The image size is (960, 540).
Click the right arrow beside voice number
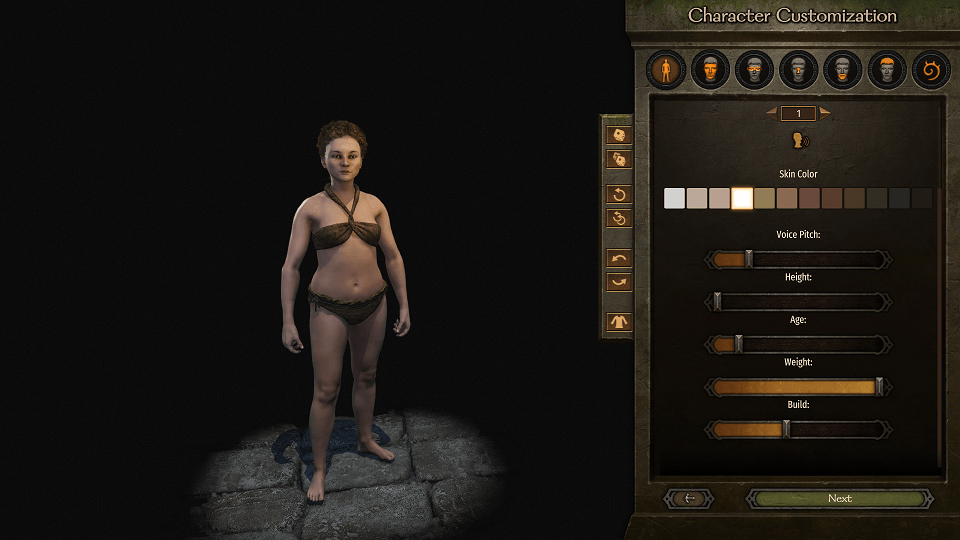click(x=825, y=113)
